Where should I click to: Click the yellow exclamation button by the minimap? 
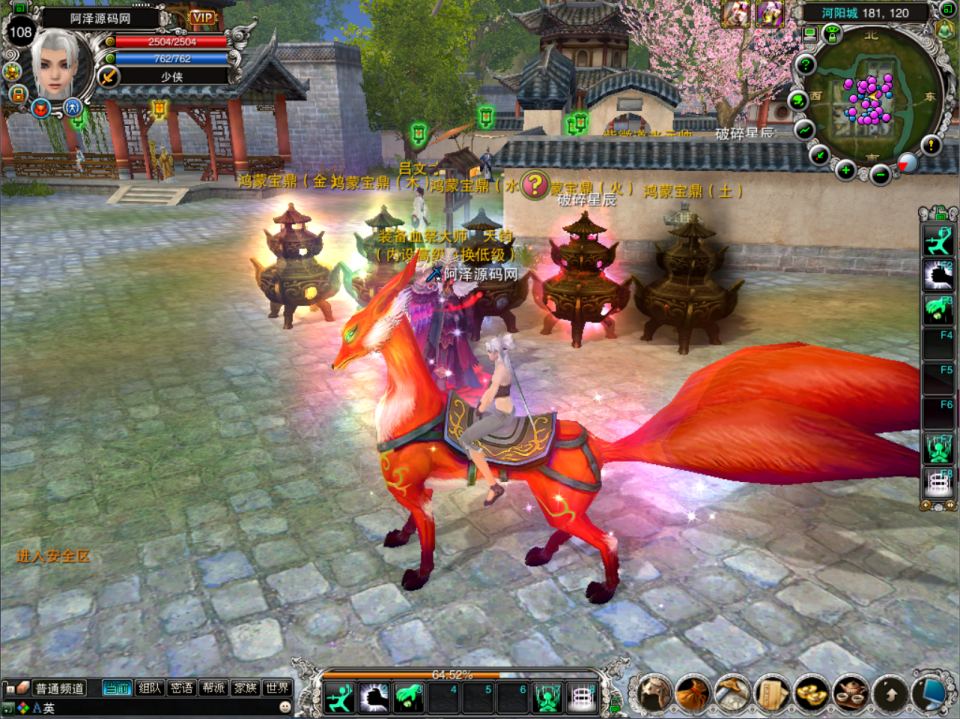tap(932, 145)
